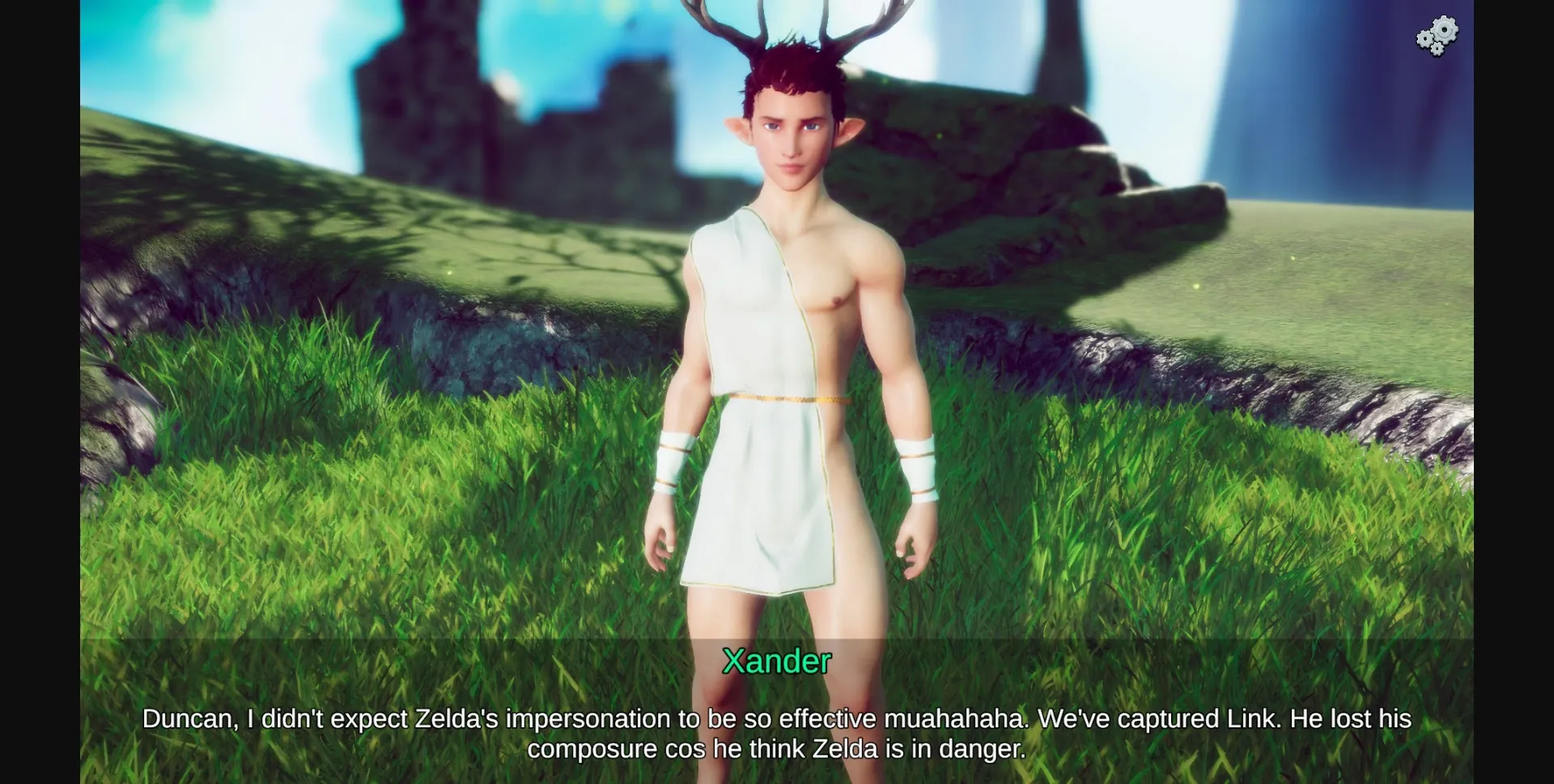The height and width of the screenshot is (784, 1554).
Task: Click the small bottom gear icon
Action: (x=1437, y=49)
